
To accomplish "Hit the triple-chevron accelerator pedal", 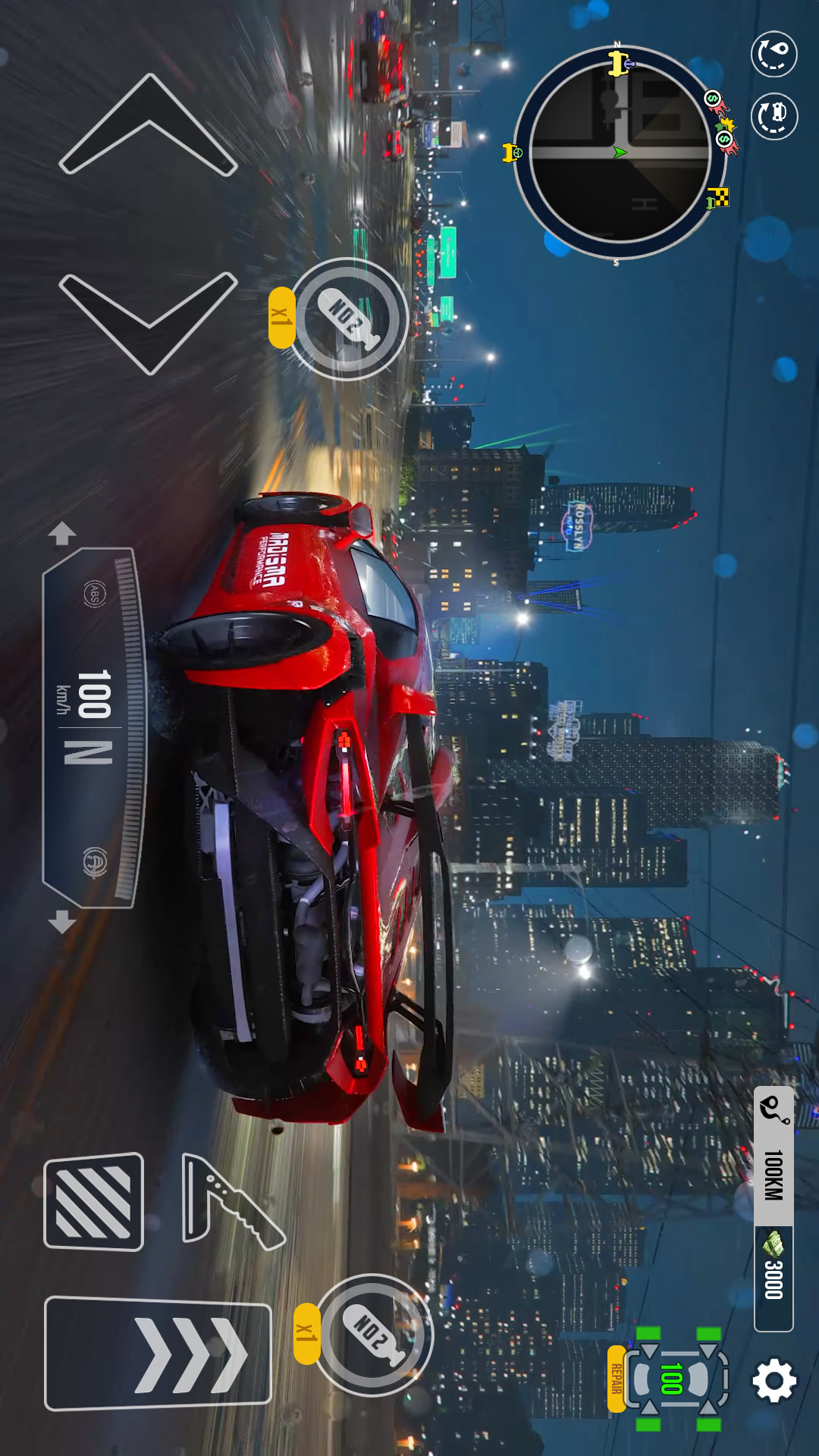I will (x=158, y=1354).
